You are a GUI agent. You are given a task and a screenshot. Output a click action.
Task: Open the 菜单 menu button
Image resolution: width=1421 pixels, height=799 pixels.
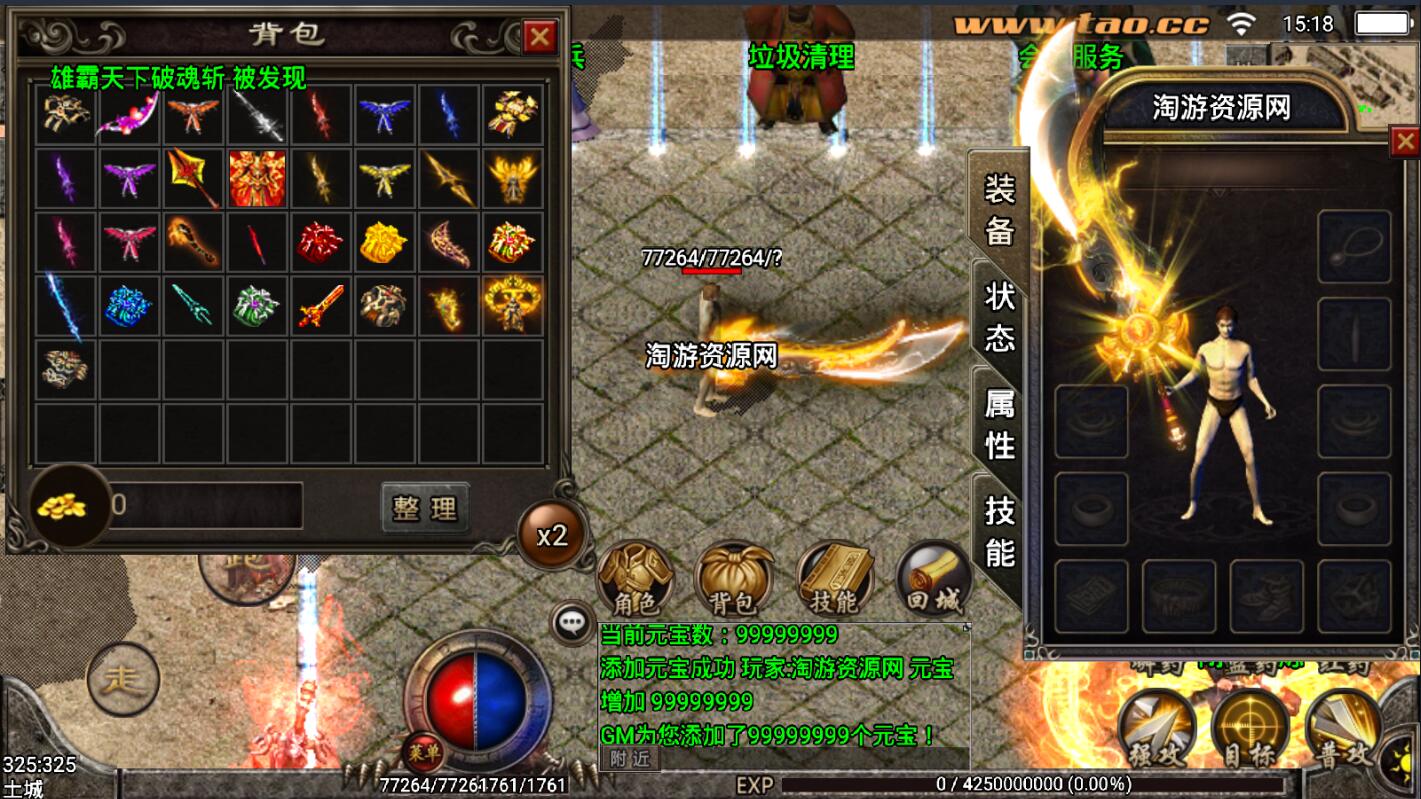pyautogui.click(x=423, y=751)
